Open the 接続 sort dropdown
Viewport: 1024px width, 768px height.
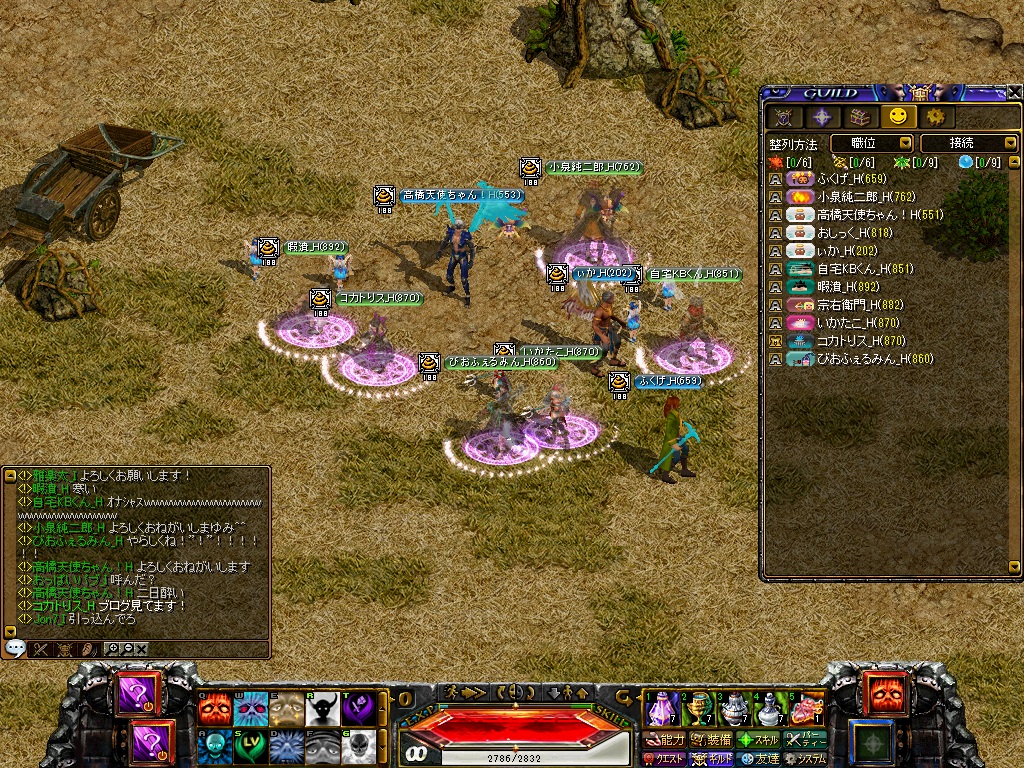(968, 143)
